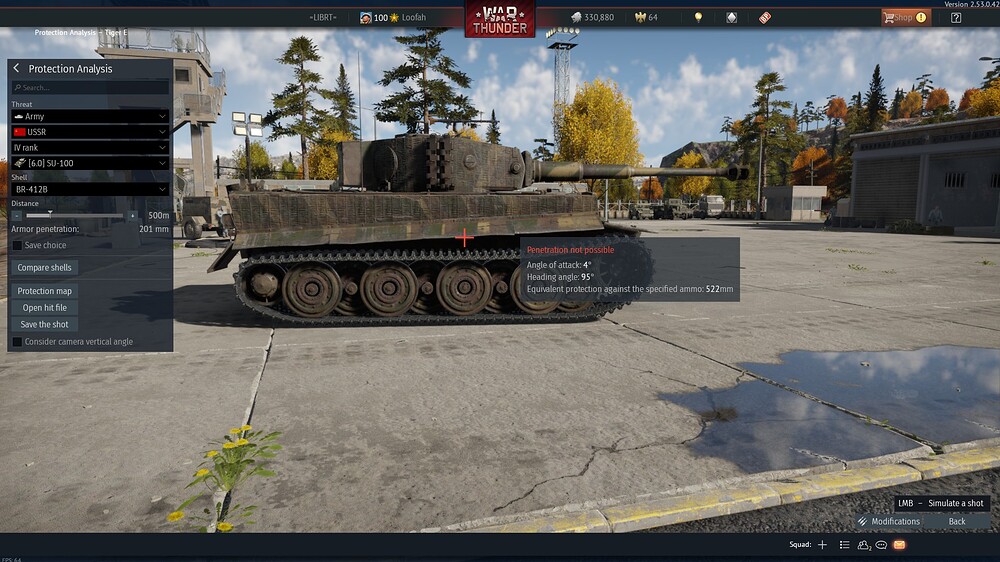The height and width of the screenshot is (562, 1000).
Task: Go Back from protection analysis
Action: pos(957,521)
